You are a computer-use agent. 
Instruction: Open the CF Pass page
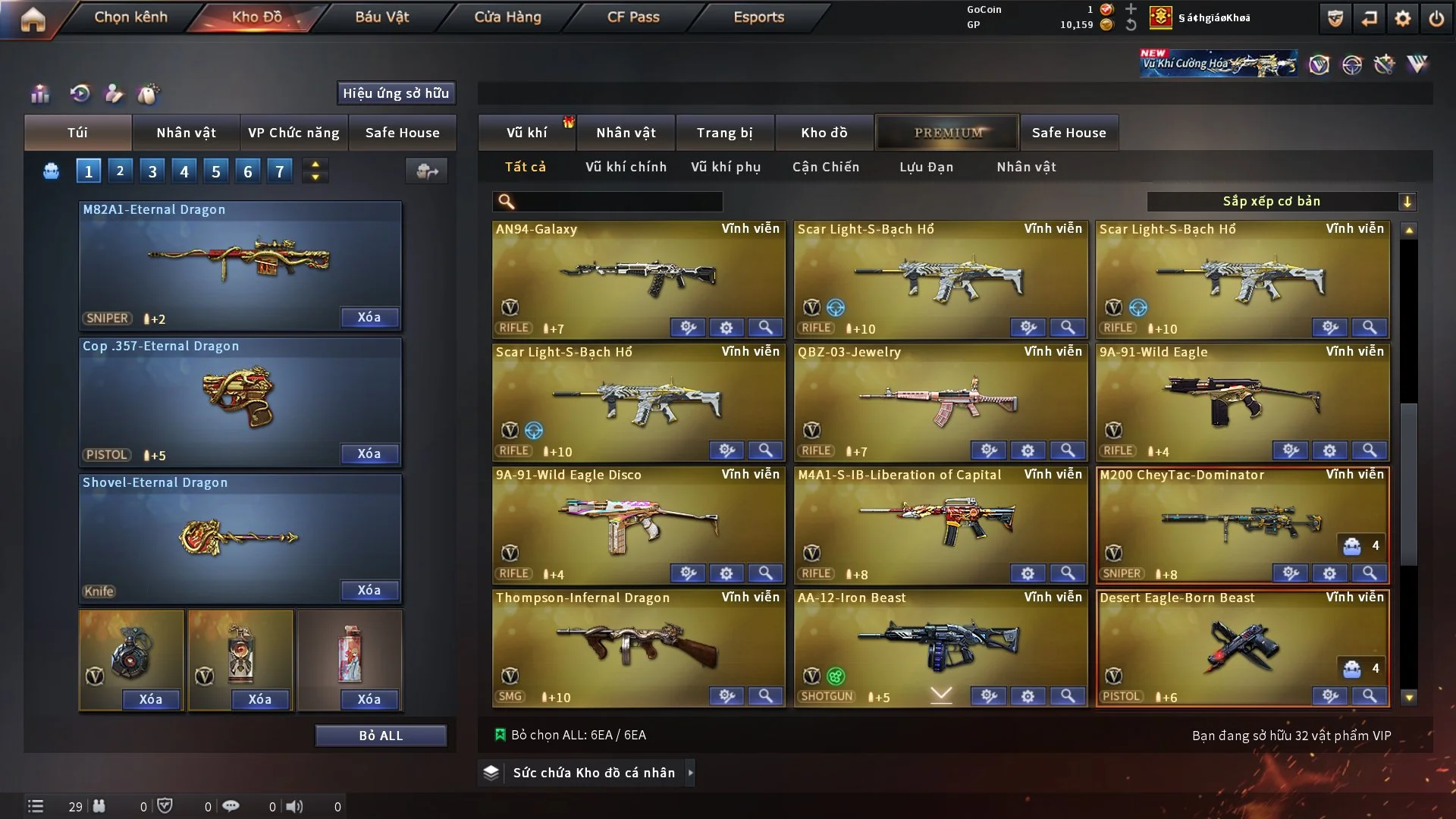click(633, 17)
